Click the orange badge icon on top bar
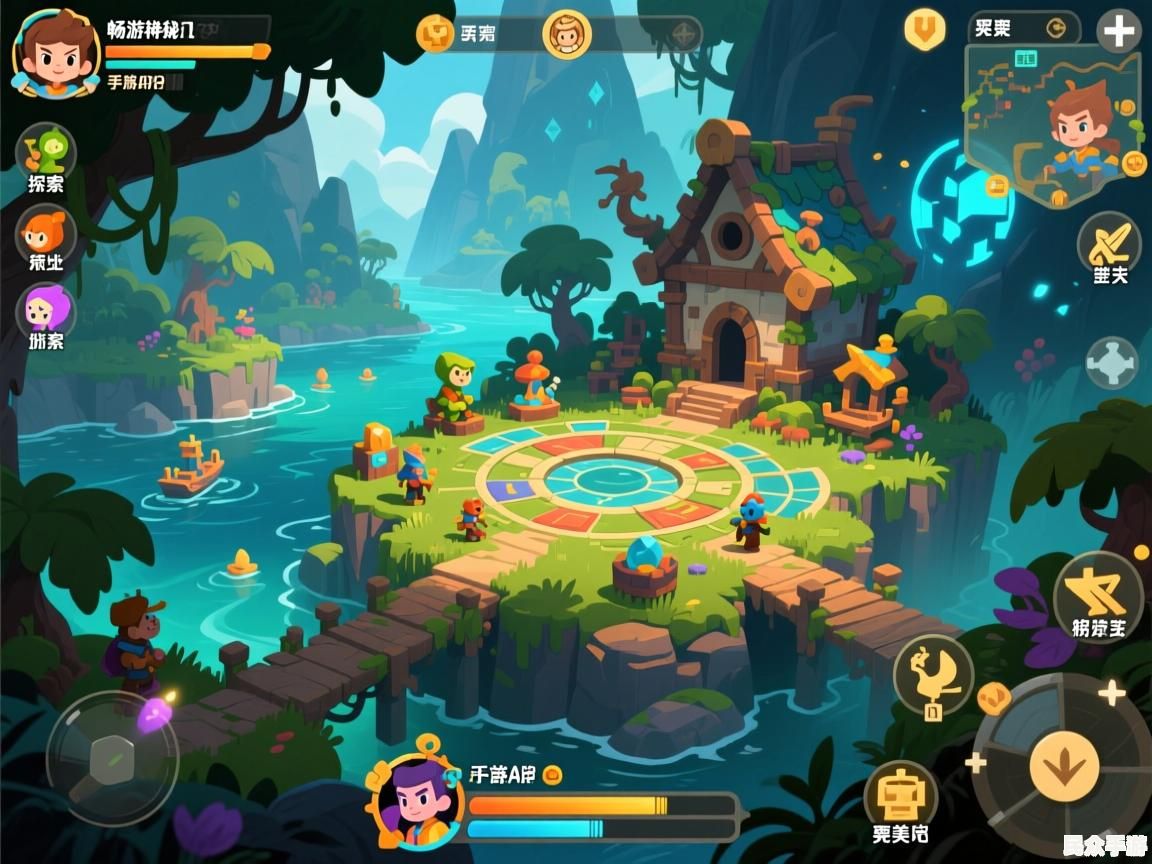Viewport: 1152px width, 864px height. (435, 33)
